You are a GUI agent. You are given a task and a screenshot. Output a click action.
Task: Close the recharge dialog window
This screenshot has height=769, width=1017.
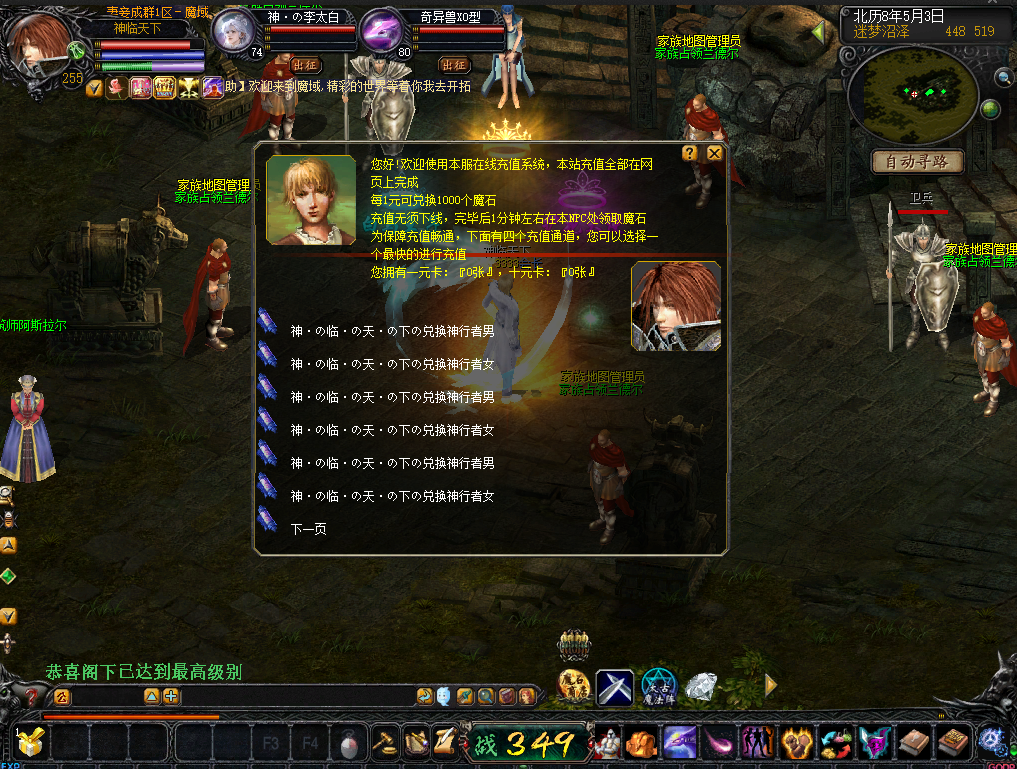[714, 153]
